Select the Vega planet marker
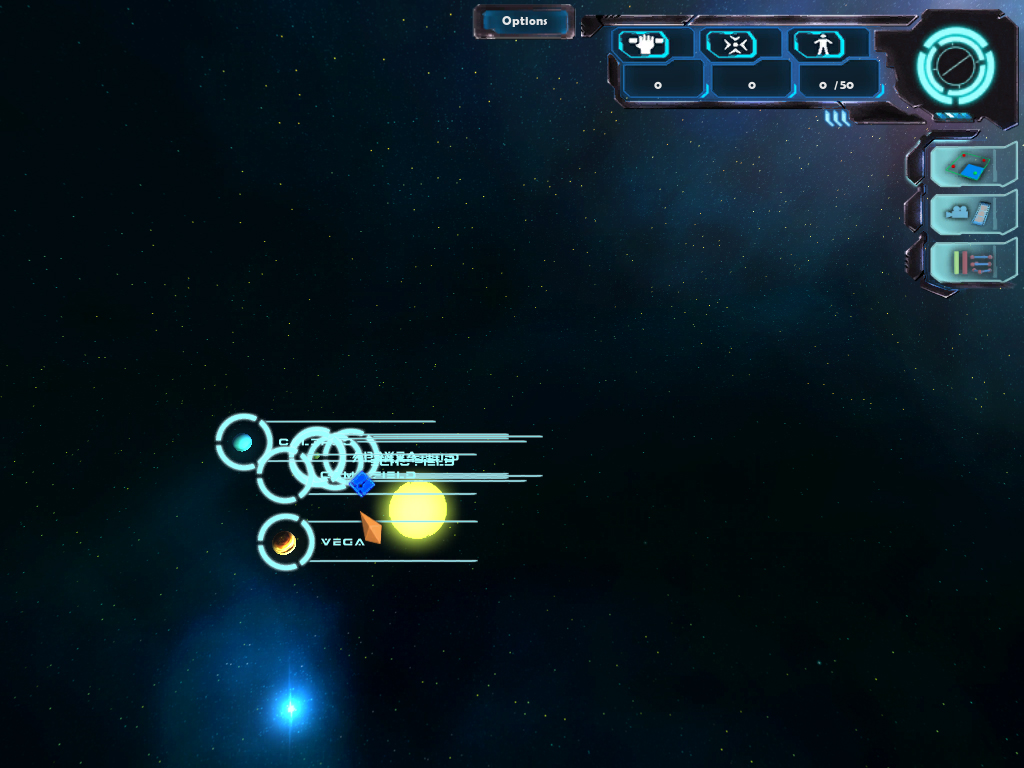The image size is (1024, 768). tap(285, 542)
